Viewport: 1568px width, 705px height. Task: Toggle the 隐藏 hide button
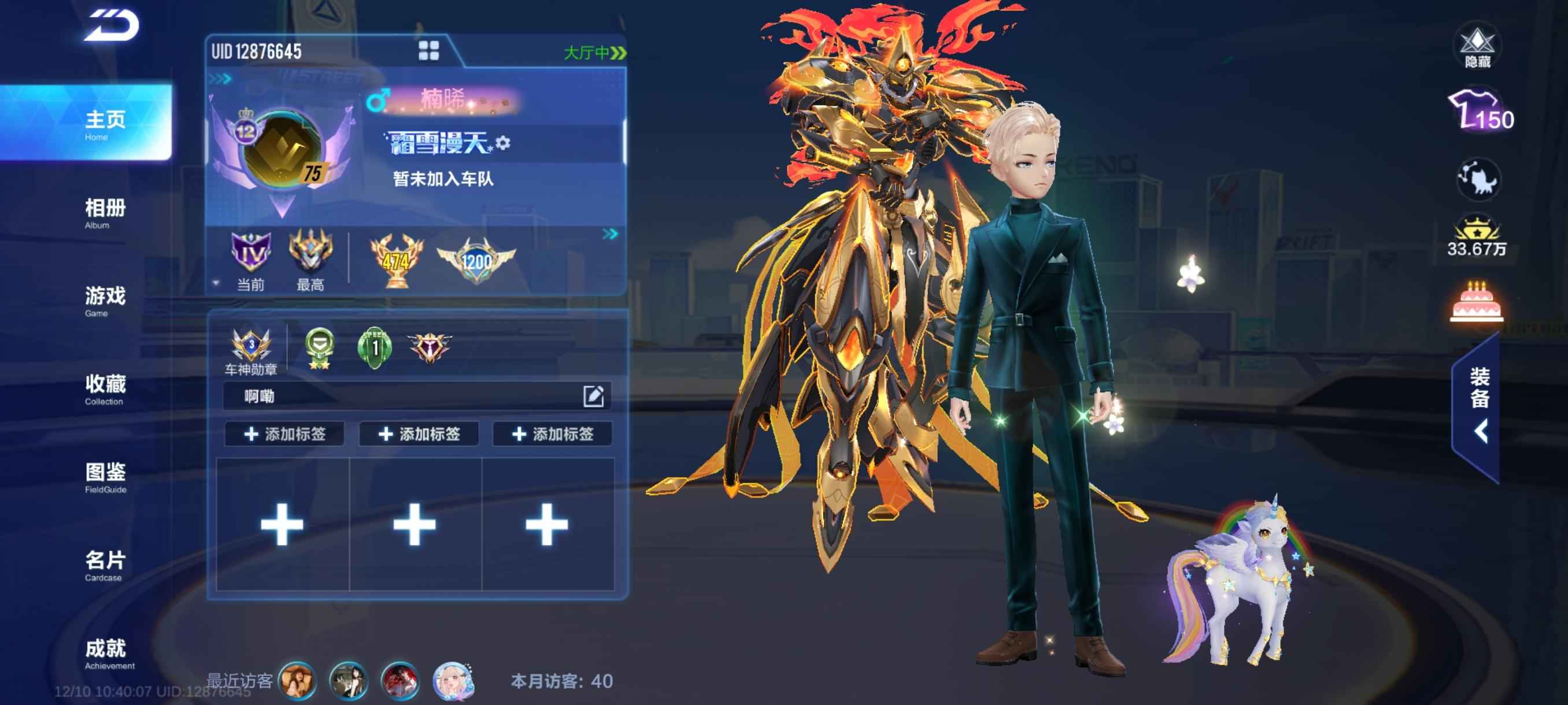(1477, 46)
